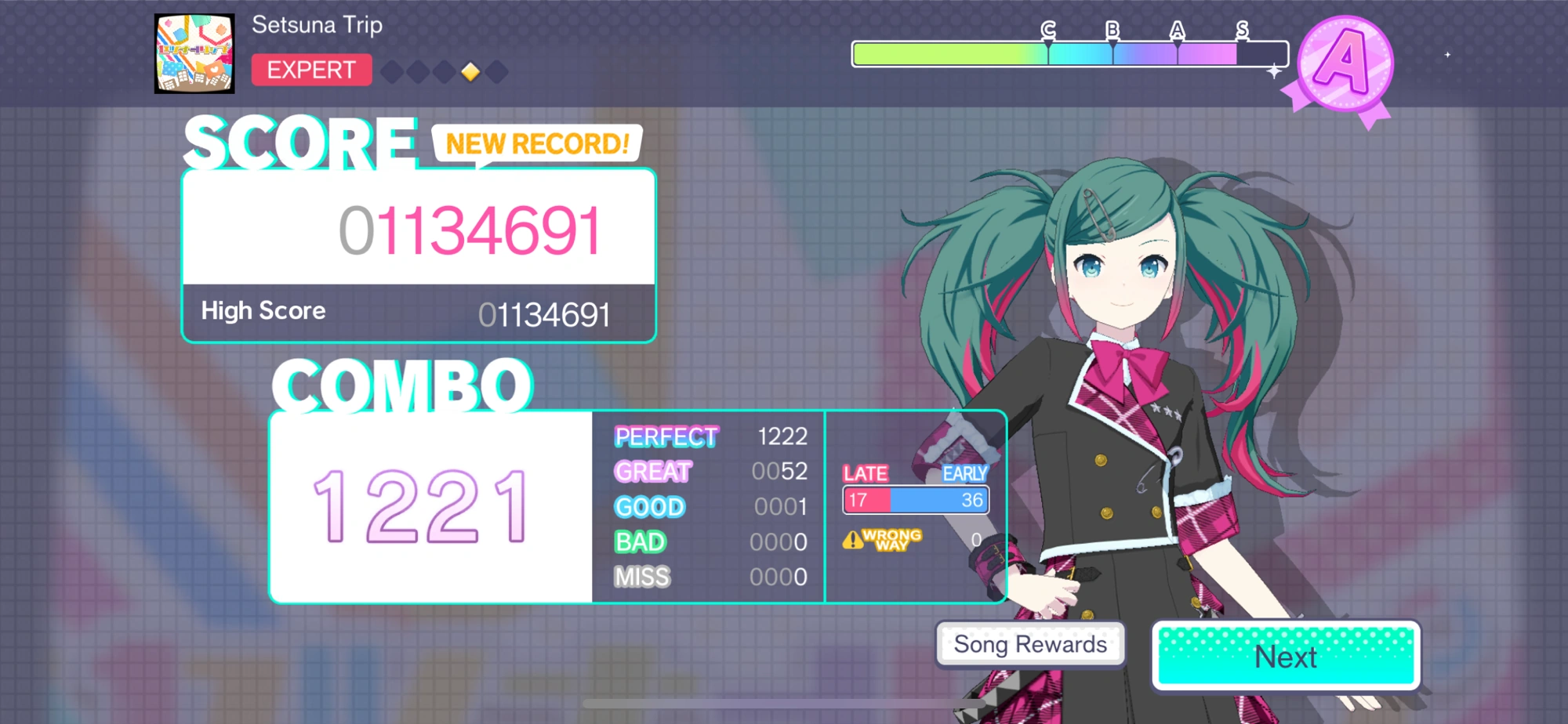Click the EXPERT difficulty badge

click(310, 70)
